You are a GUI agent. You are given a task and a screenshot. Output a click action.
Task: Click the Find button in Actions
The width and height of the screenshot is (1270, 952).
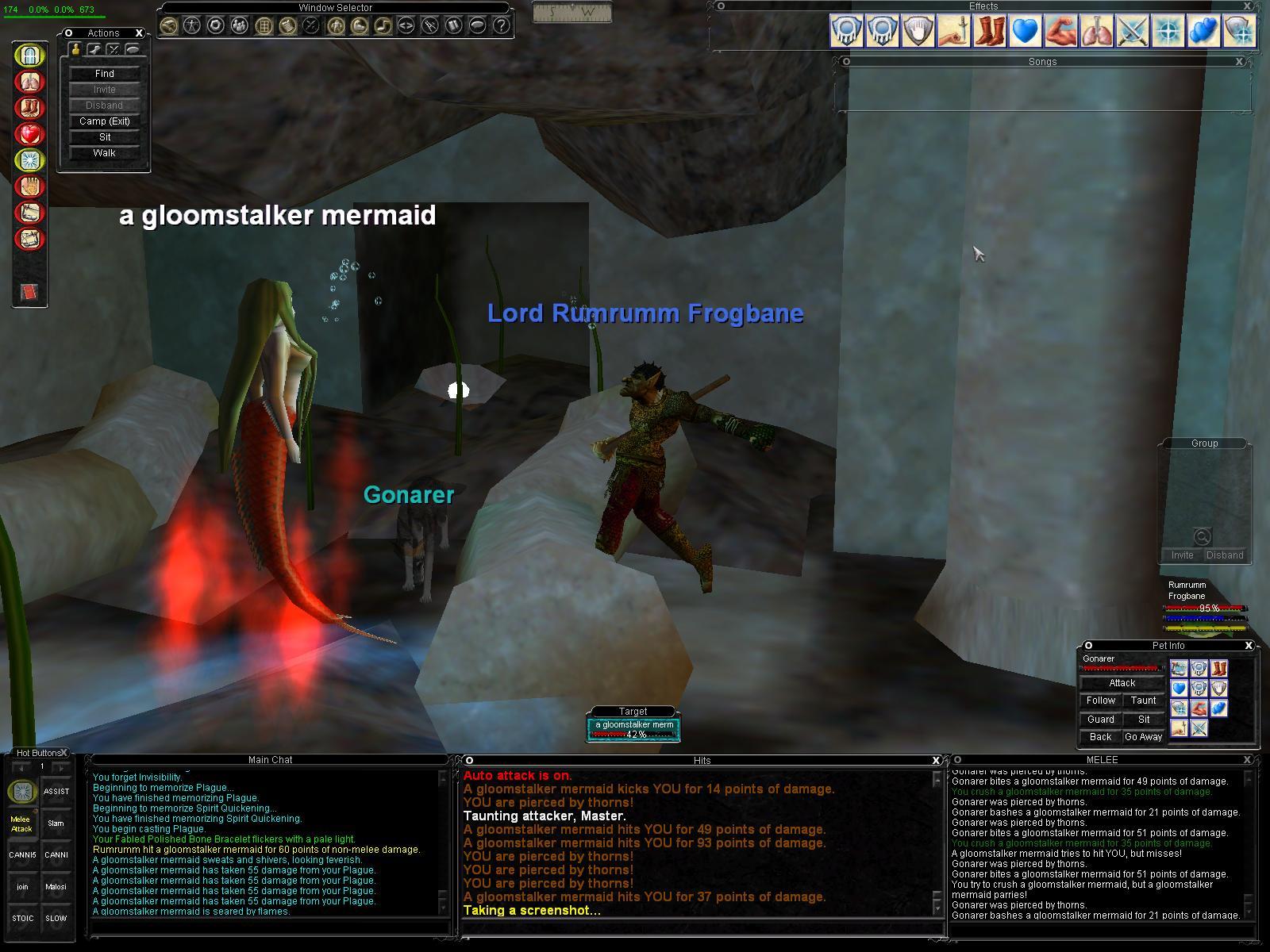[x=104, y=74]
